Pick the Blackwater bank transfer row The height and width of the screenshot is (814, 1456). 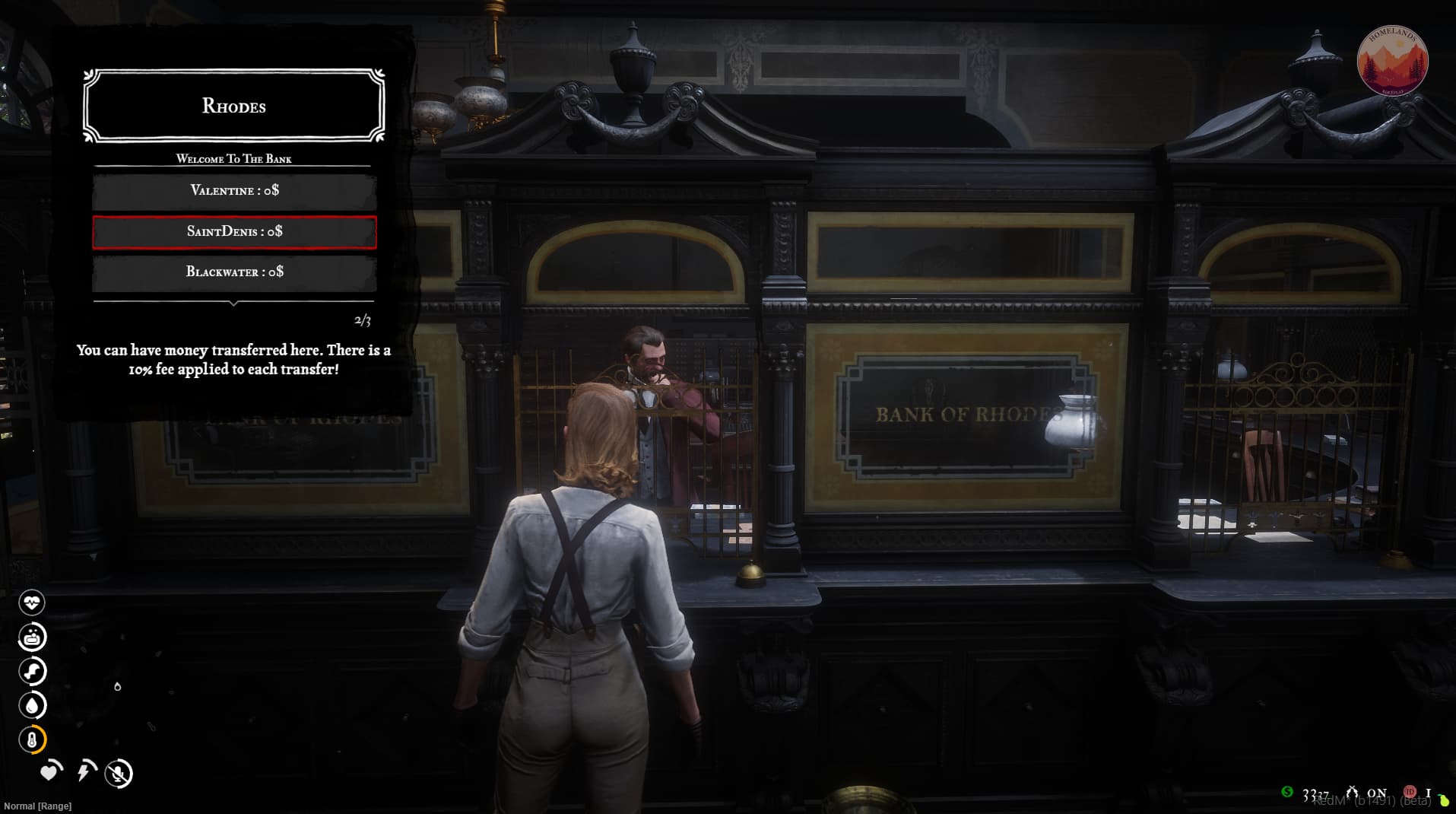tap(234, 272)
